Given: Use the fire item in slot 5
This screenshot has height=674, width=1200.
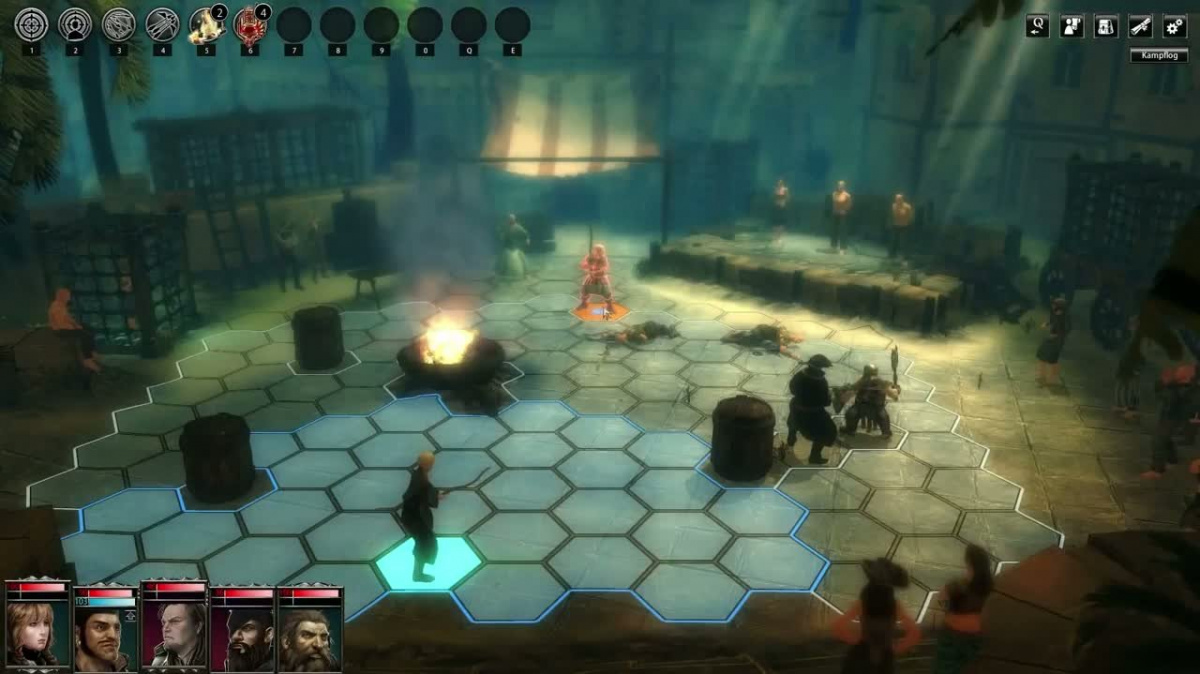Looking at the screenshot, I should pos(206,25).
